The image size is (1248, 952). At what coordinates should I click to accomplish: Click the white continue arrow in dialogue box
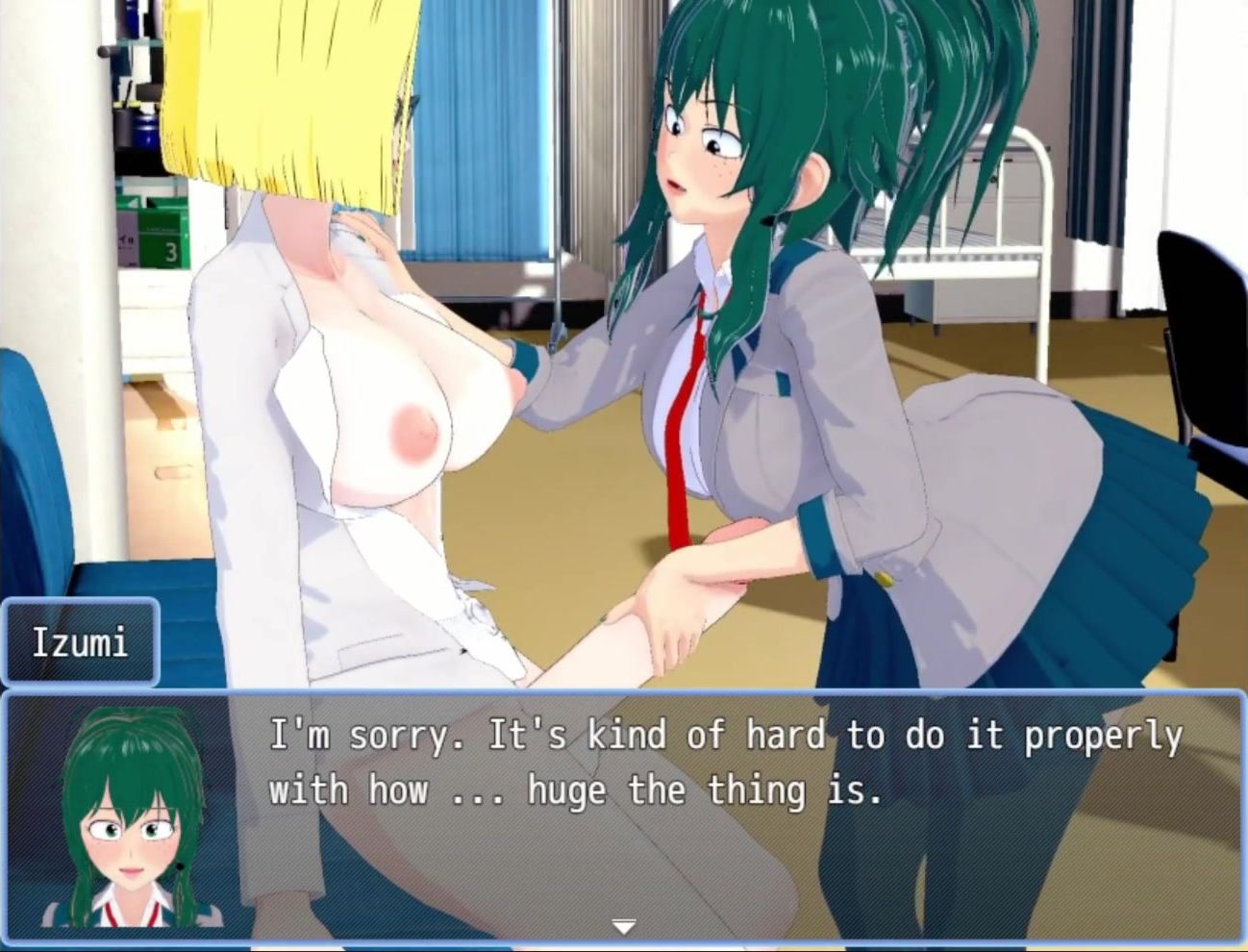[624, 927]
